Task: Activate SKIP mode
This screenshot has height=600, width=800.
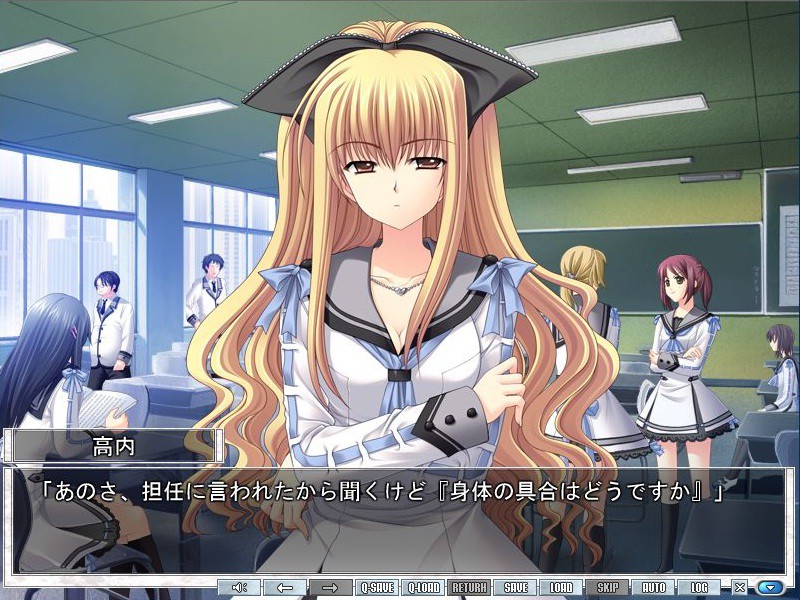Action: pyautogui.click(x=607, y=587)
